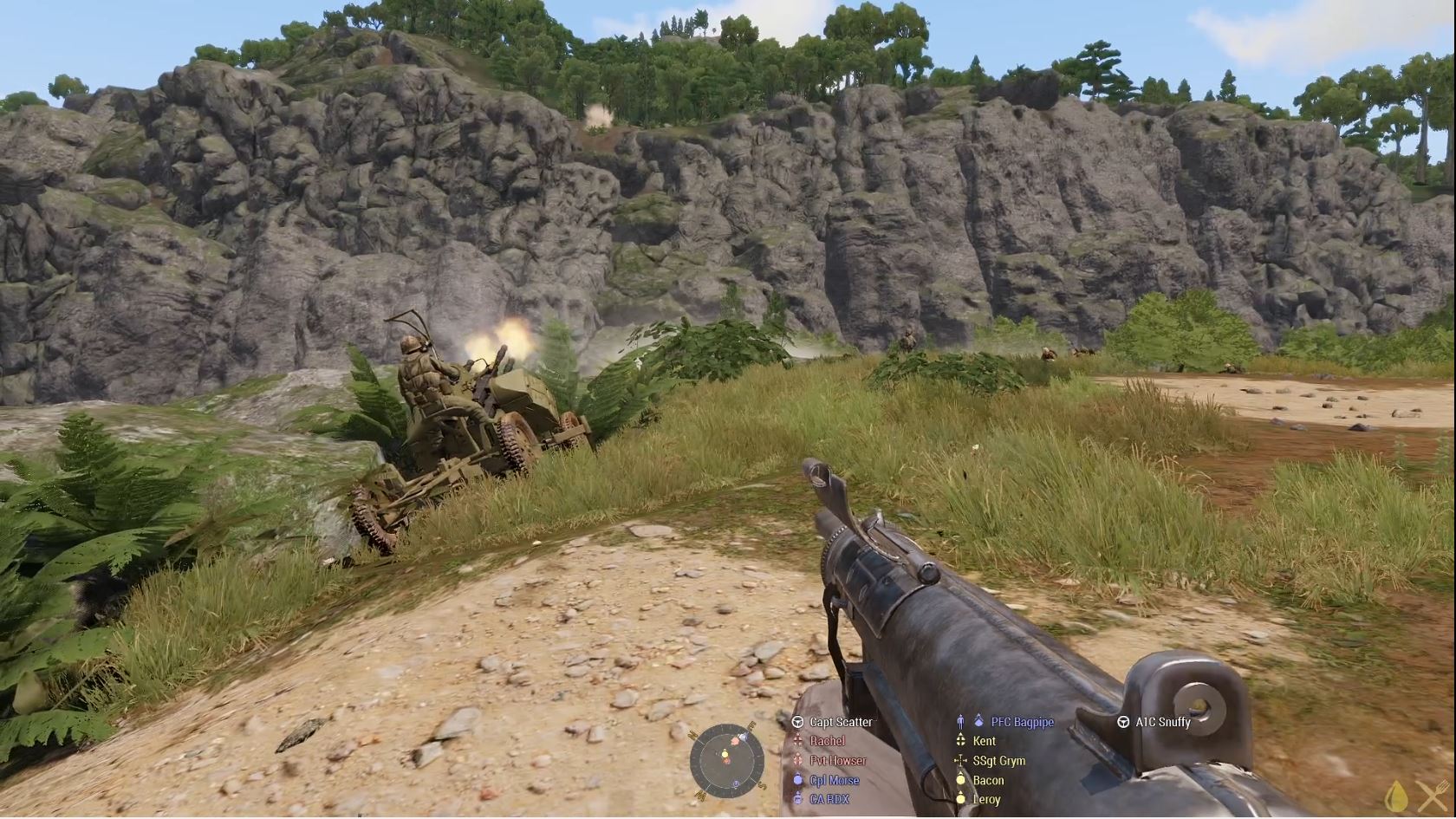Select A1C Snuffy's roster entry
The height and width of the screenshot is (819, 1456).
1162,722
